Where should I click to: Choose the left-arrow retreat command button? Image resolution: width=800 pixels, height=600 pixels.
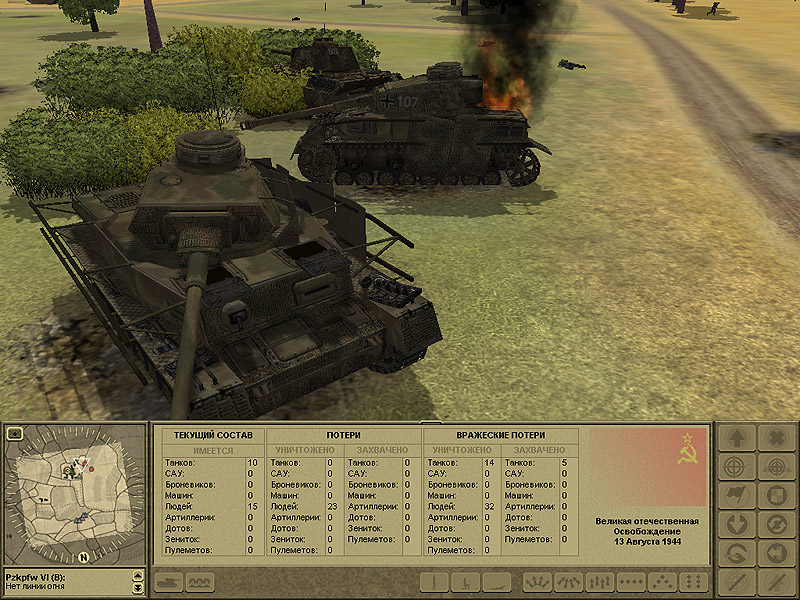773,553
